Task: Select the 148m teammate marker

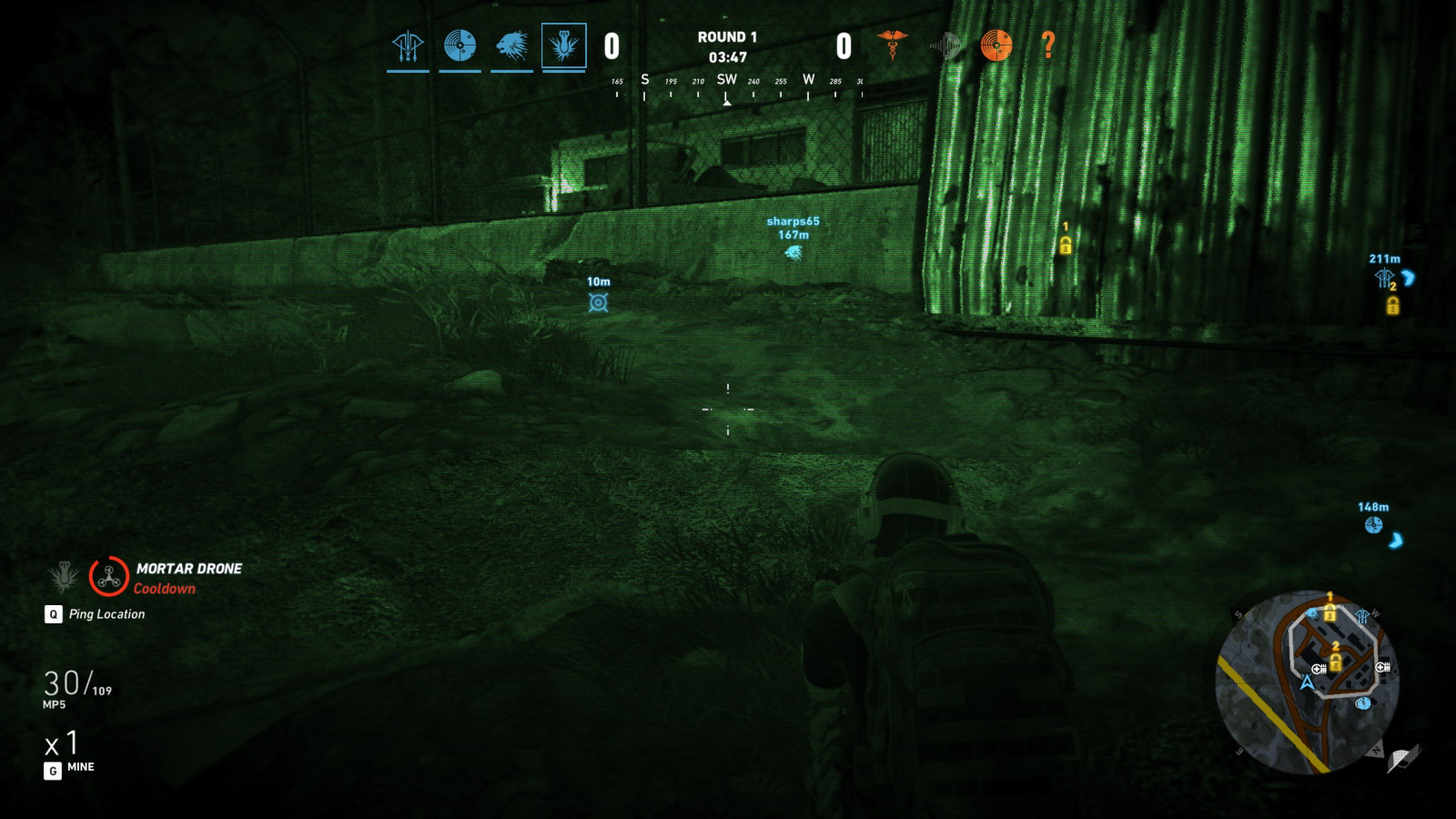Action: (1373, 525)
